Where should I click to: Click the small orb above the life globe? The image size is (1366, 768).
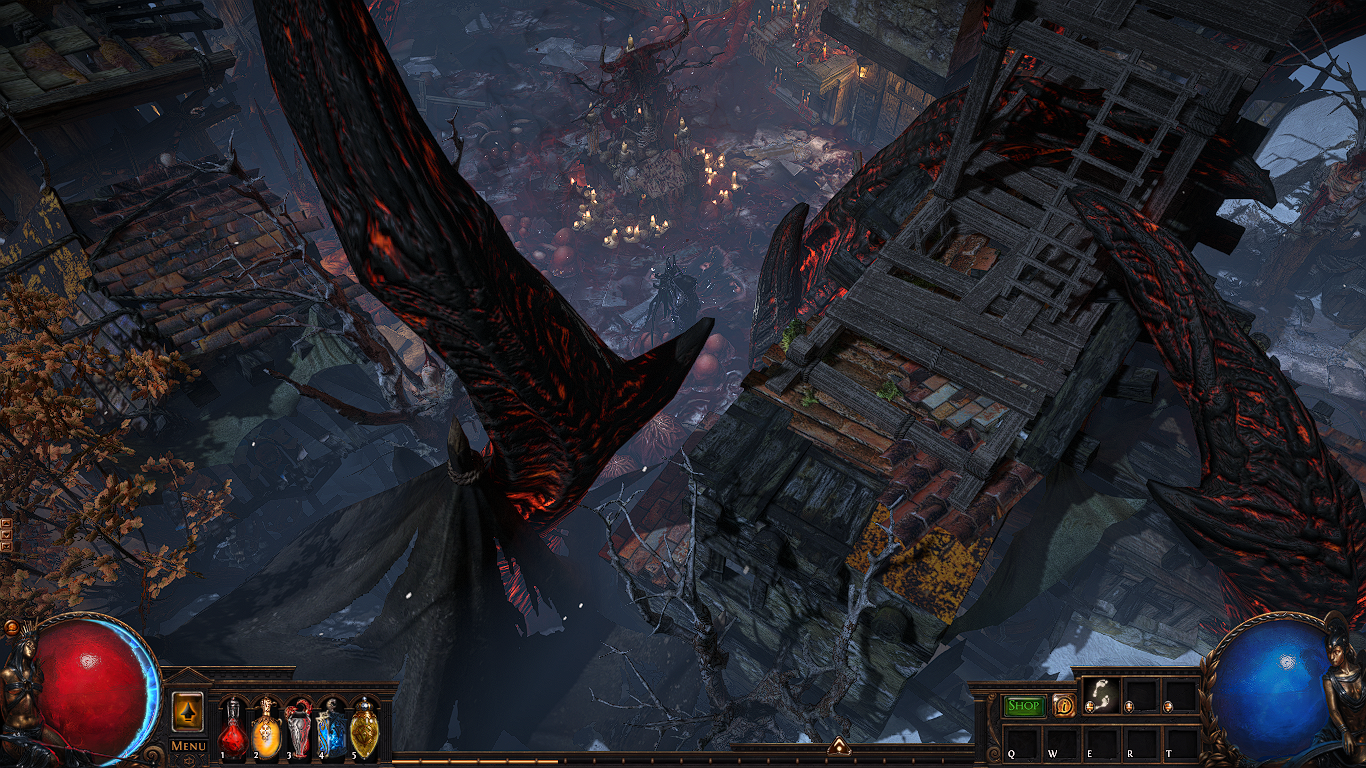coord(10,628)
